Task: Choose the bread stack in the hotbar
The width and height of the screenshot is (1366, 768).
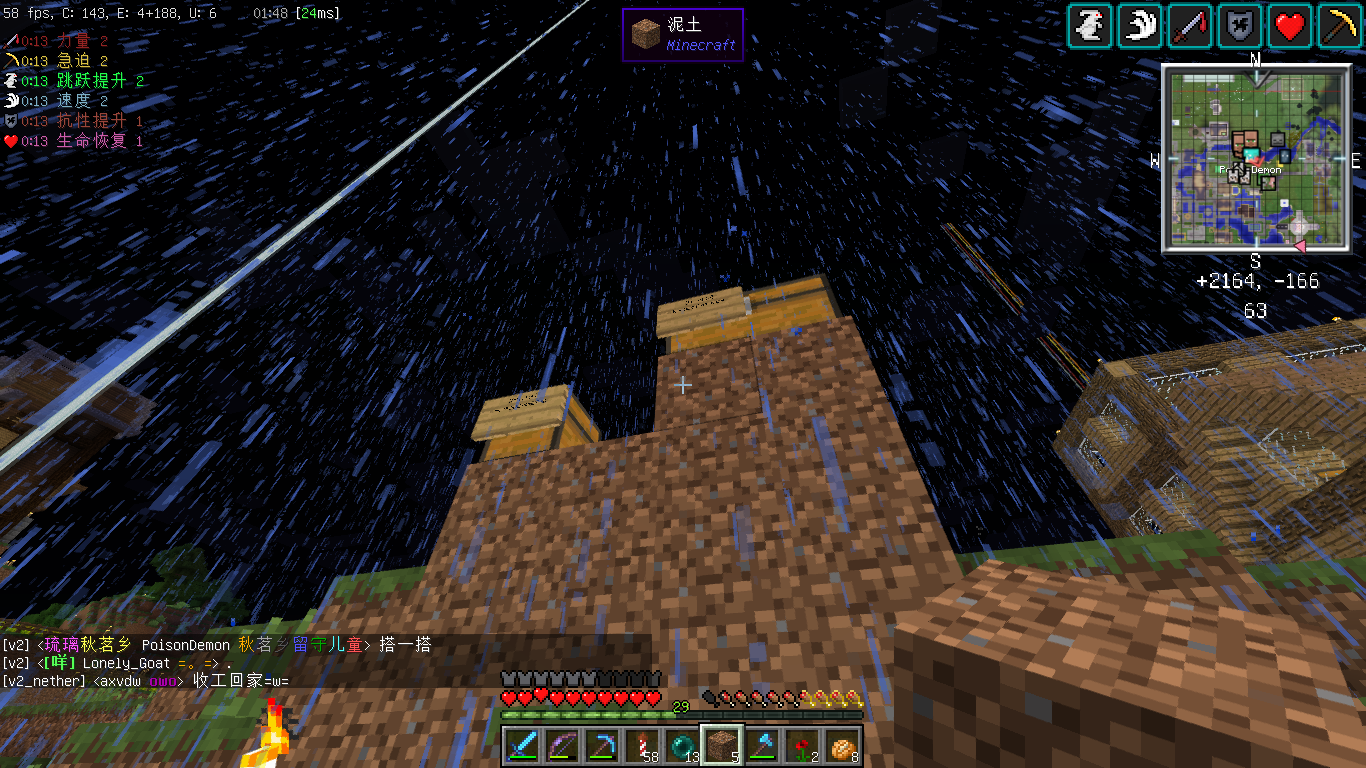Action: pos(842,746)
